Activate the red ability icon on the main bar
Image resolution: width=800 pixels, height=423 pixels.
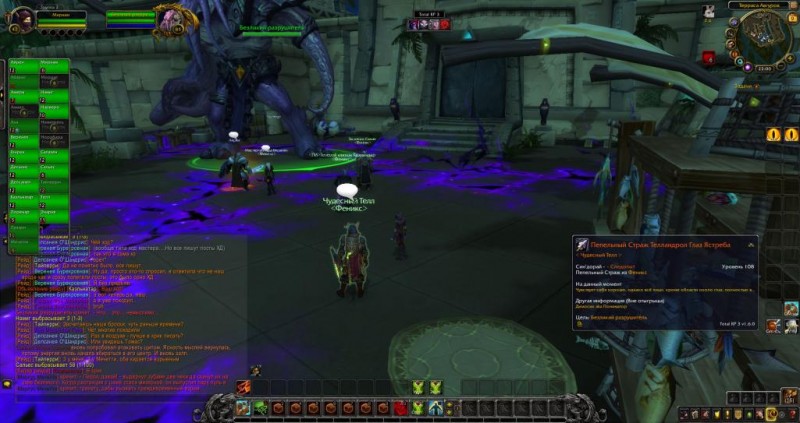tap(401, 407)
